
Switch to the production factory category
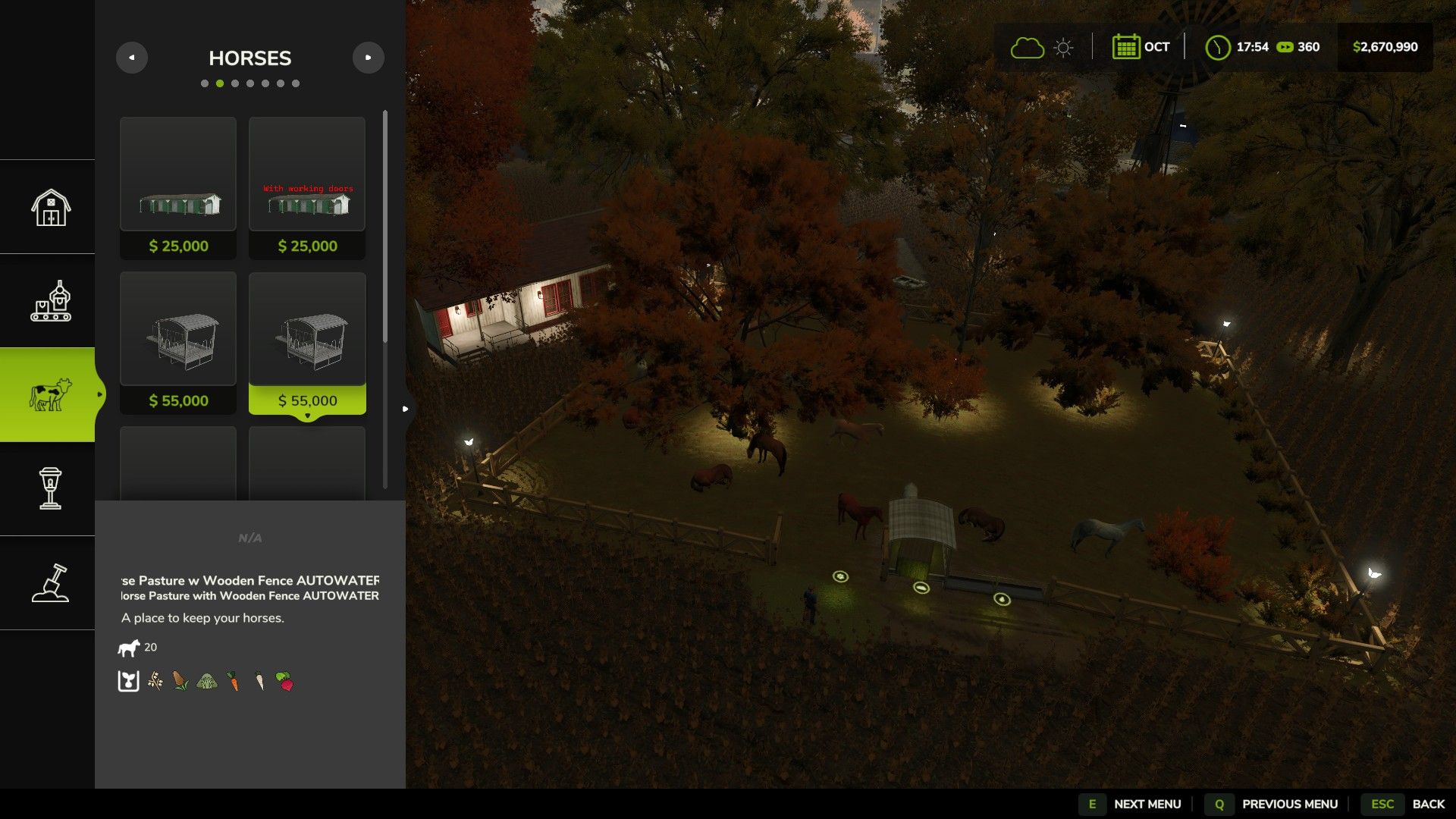[x=50, y=301]
